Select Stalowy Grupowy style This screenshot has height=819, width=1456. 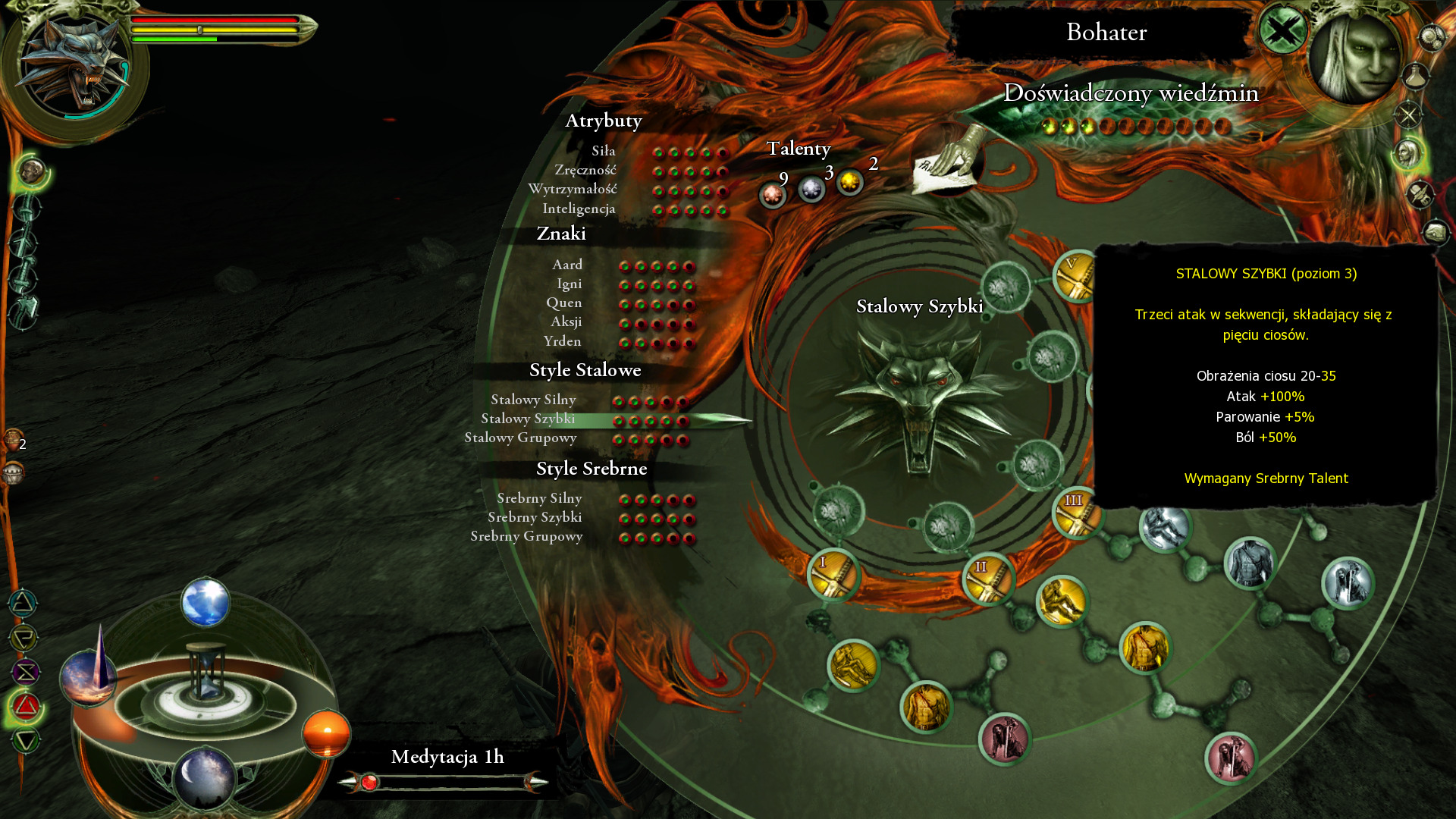520,438
